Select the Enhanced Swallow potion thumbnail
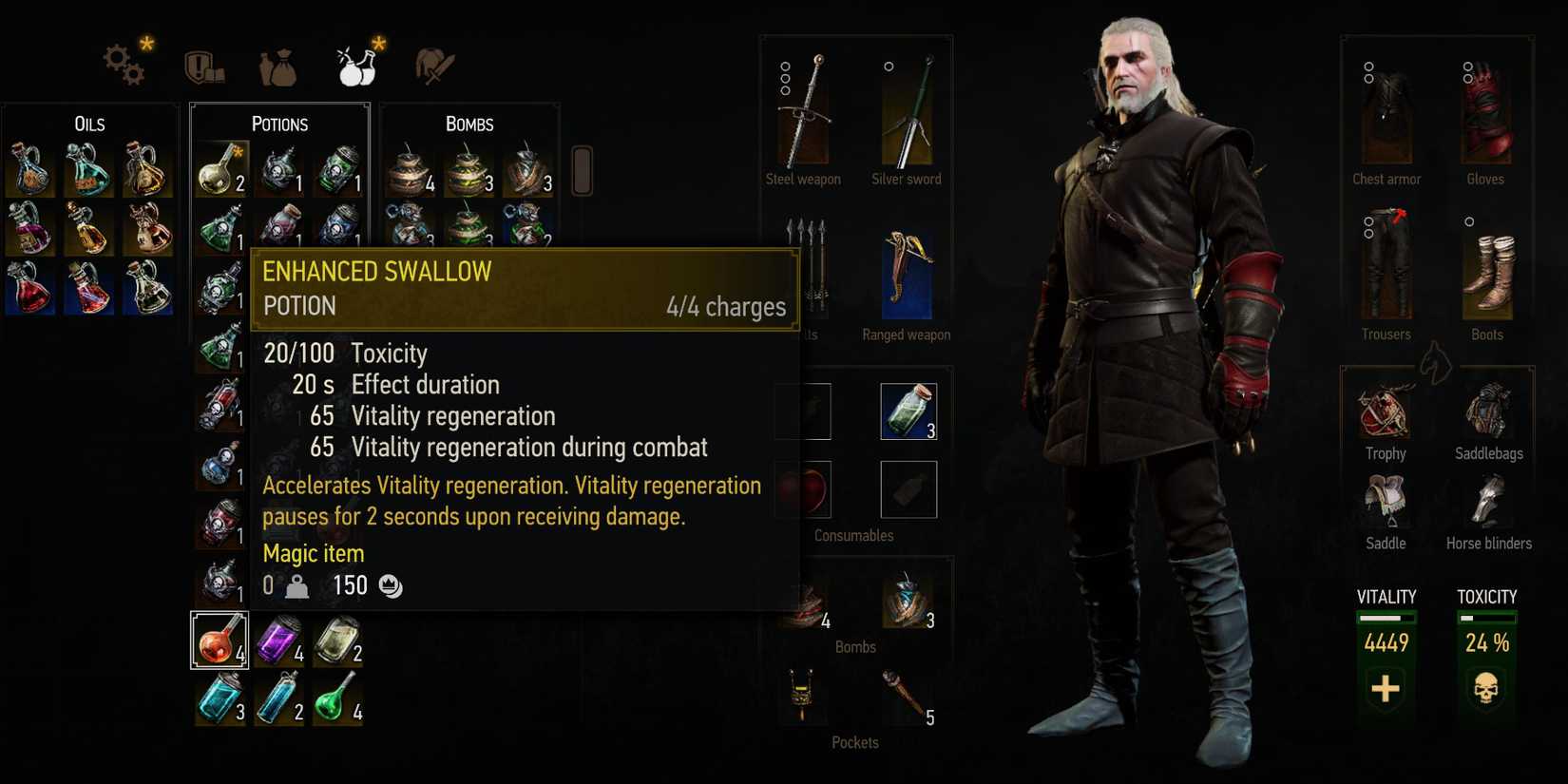This screenshot has height=784, width=1568. click(x=220, y=640)
